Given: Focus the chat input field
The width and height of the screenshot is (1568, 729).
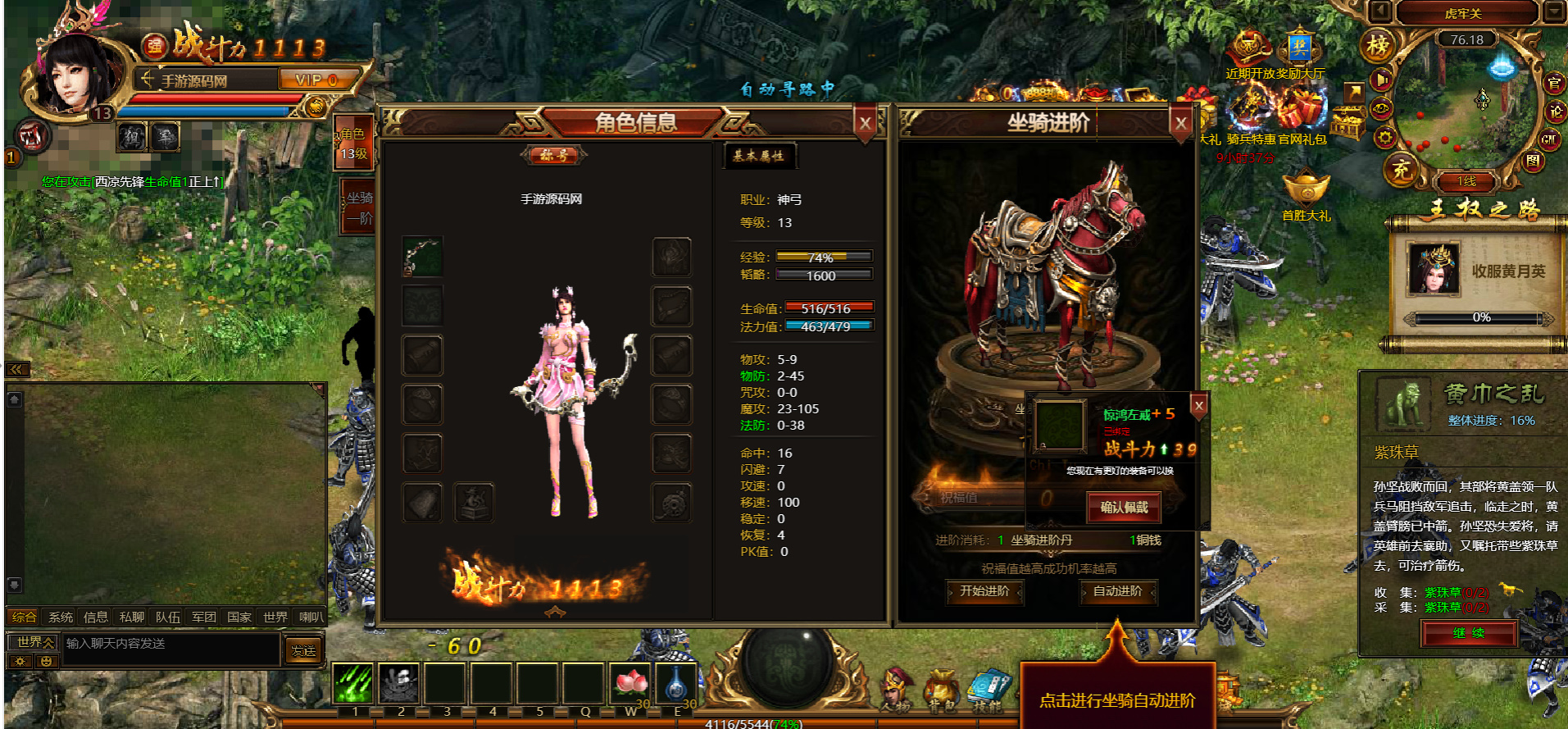Looking at the screenshot, I should tap(170, 645).
